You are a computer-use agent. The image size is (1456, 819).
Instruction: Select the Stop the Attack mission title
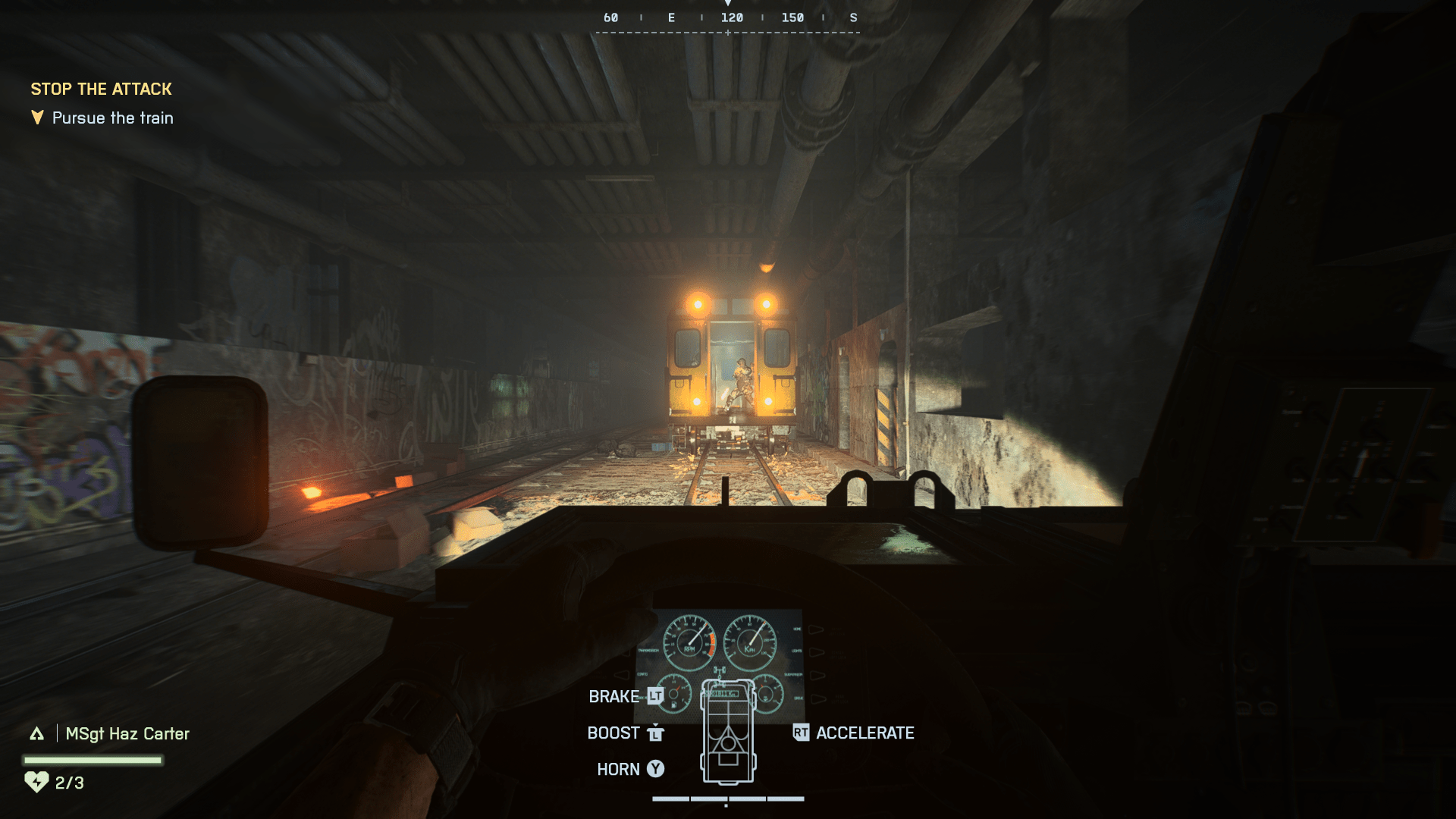pyautogui.click(x=101, y=89)
